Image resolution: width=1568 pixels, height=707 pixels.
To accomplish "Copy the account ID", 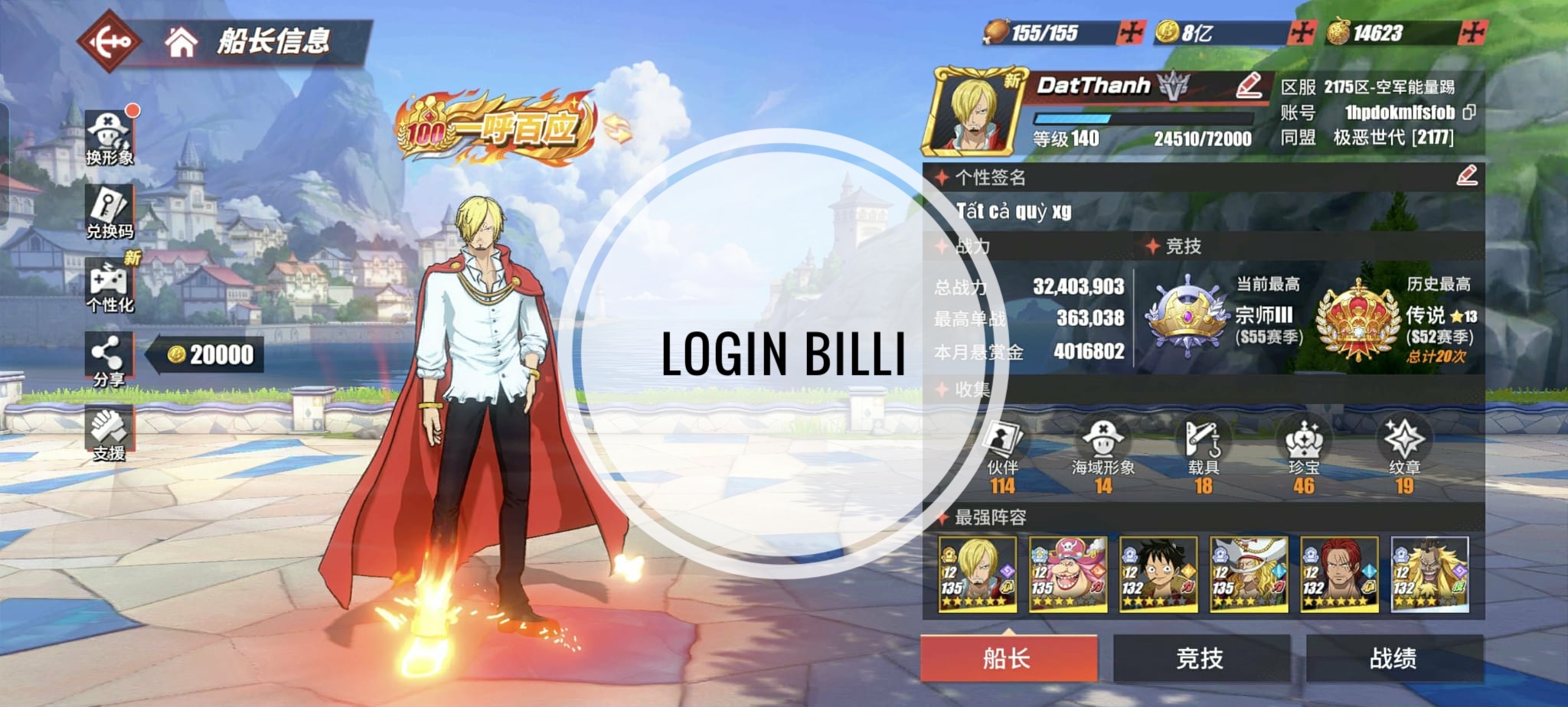I will click(1468, 112).
